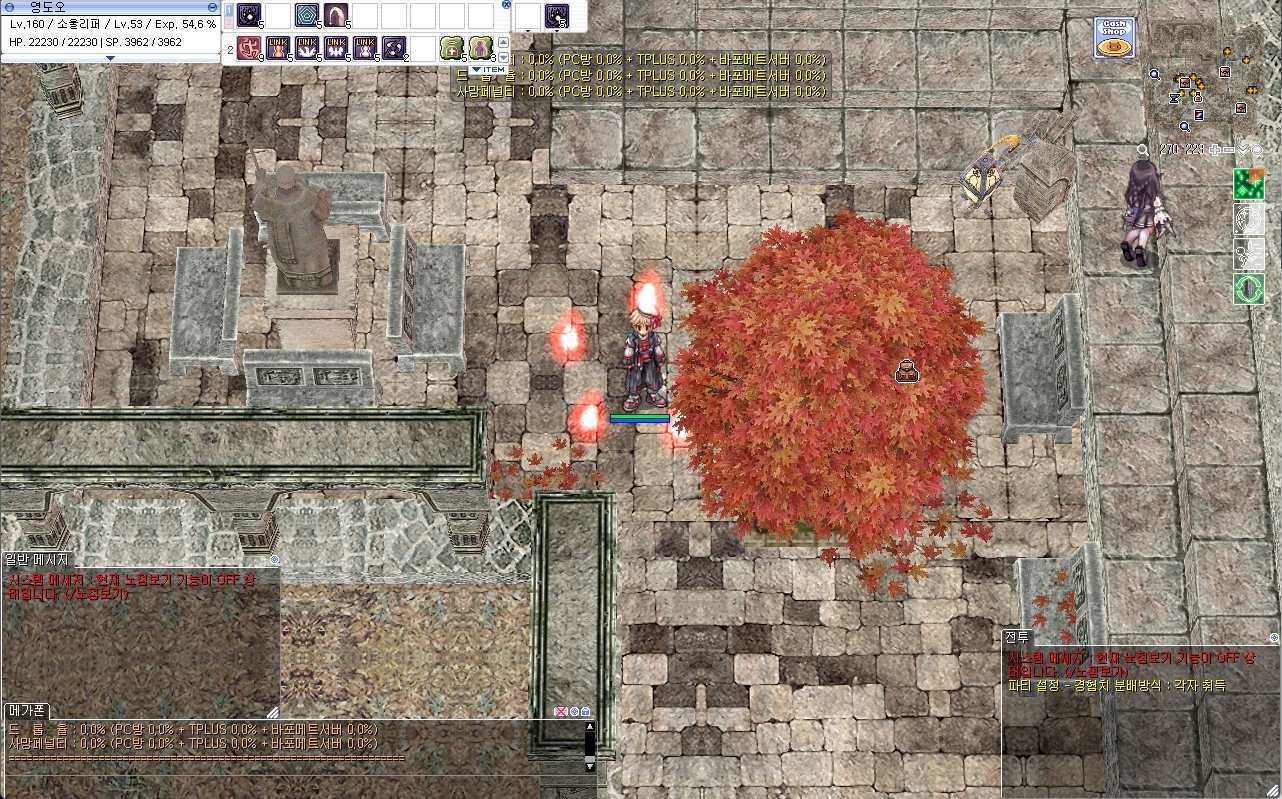Use the green figure item slot
The image size is (1282, 799).
click(480, 48)
